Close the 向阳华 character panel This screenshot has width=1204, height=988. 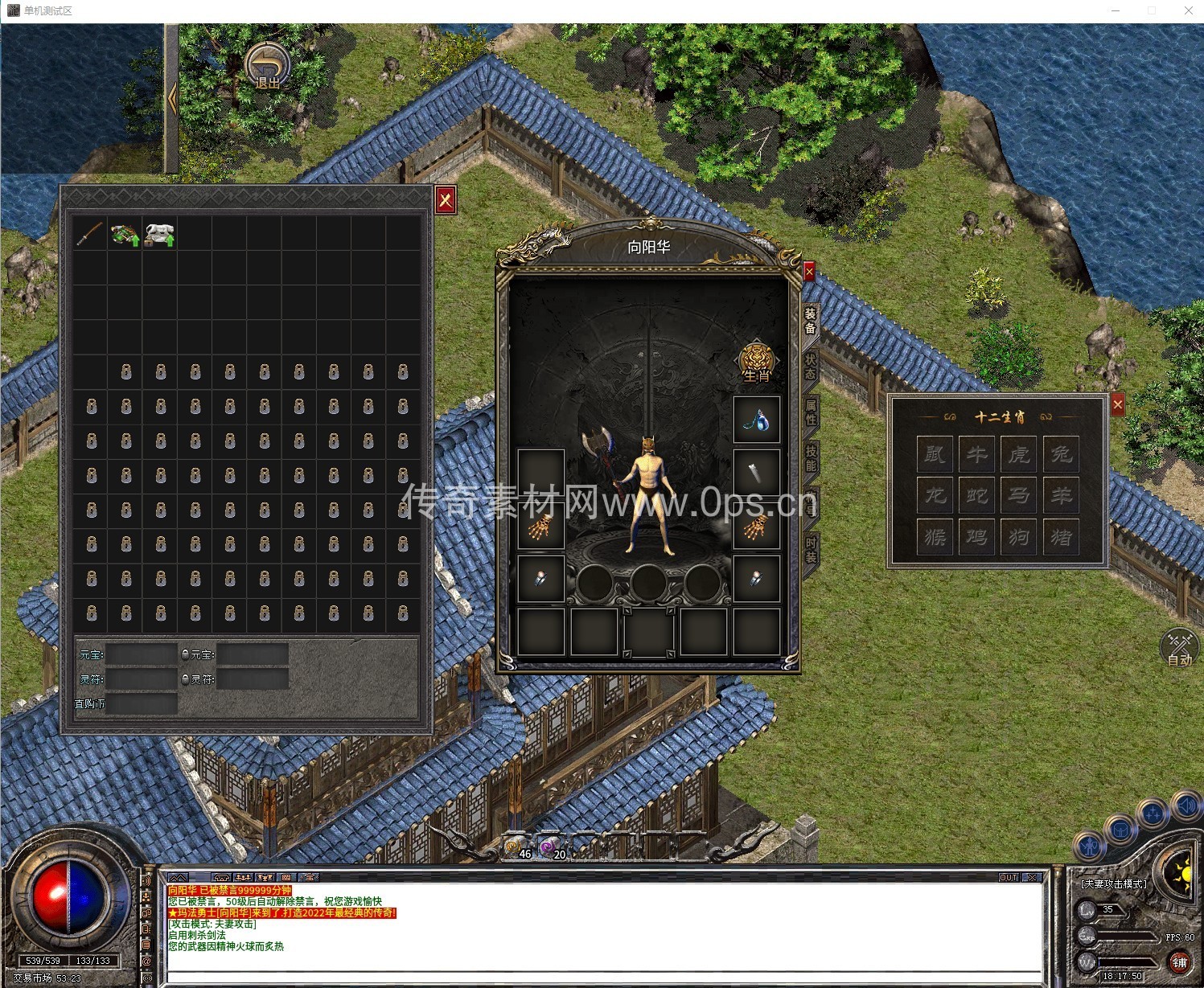[x=809, y=272]
